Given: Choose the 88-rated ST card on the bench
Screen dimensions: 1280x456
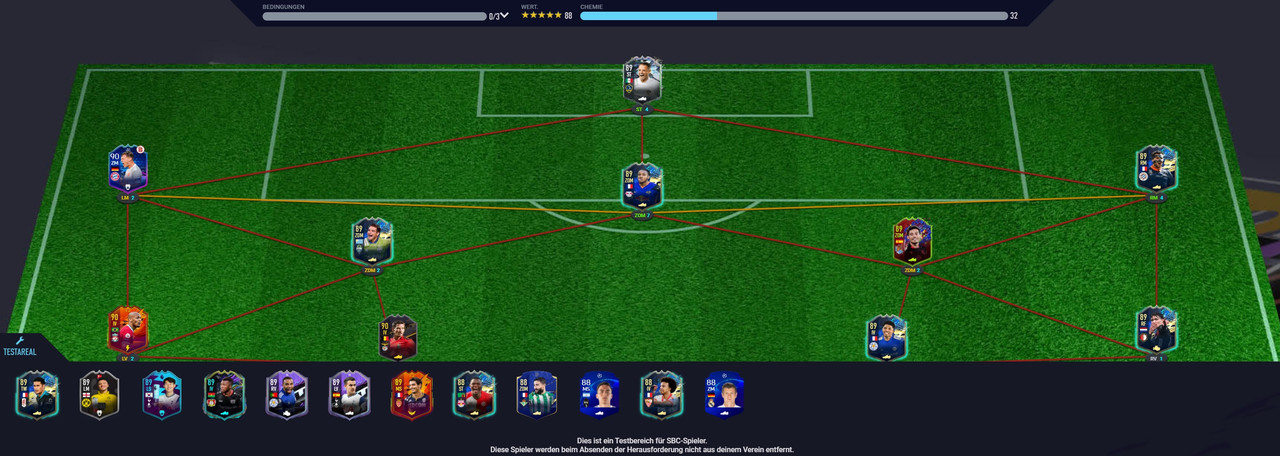Looking at the screenshot, I should [473, 395].
